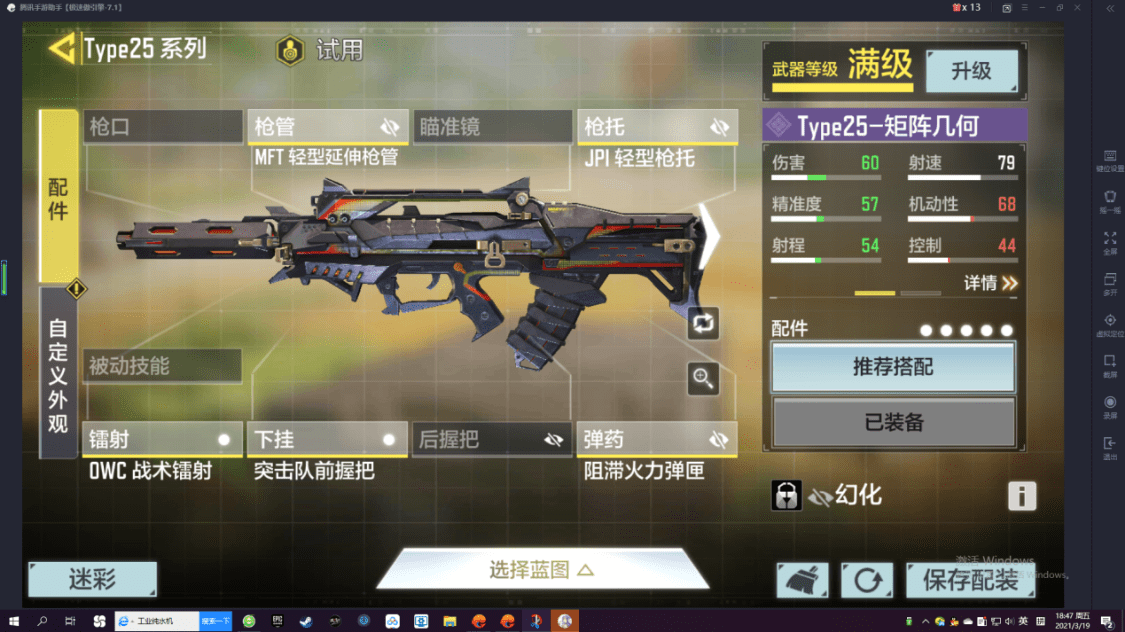Screen dimensions: 1125x632
Task: Open the 弹药 ammunition slot
Action: click(657, 440)
